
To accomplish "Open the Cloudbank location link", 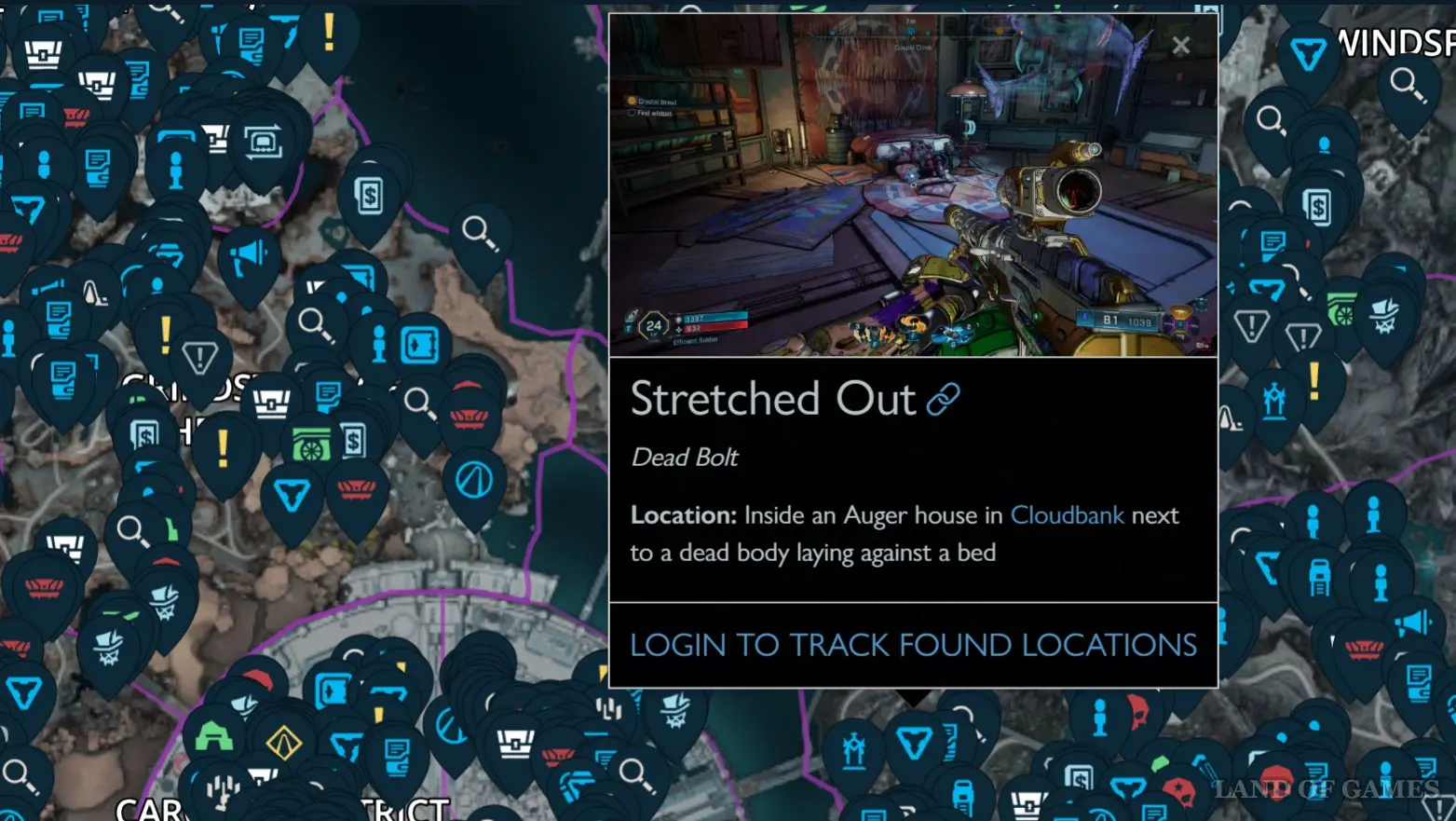I will point(1067,514).
